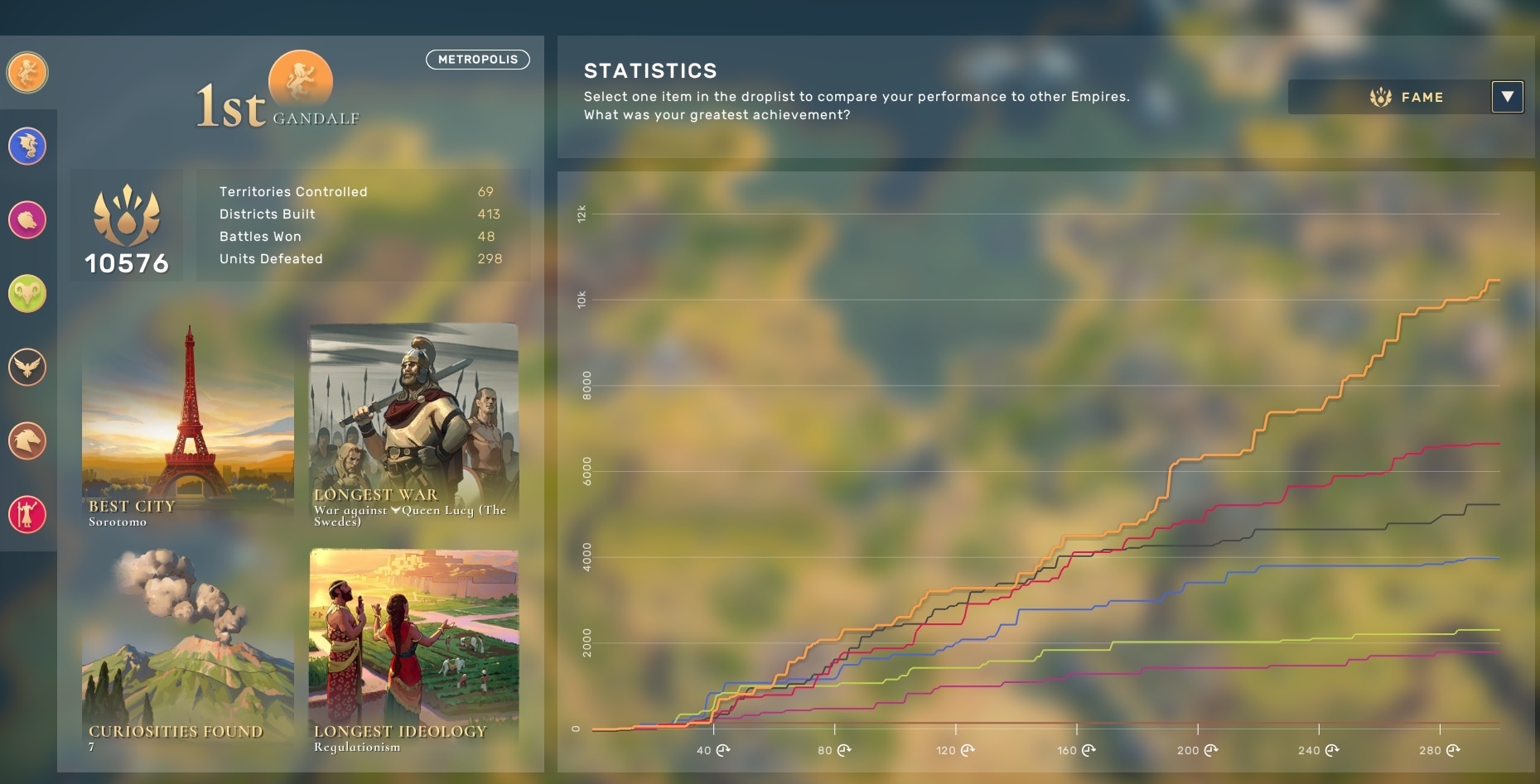Select the blue dragon empire icon
The width and height of the screenshot is (1540, 784).
pyautogui.click(x=27, y=147)
